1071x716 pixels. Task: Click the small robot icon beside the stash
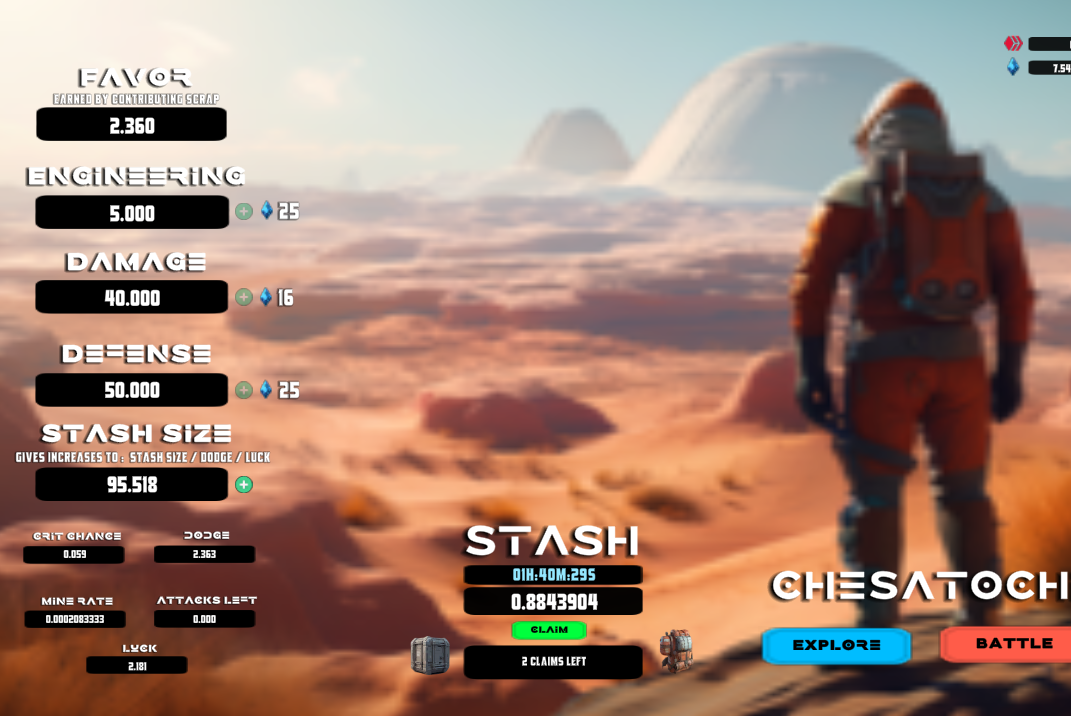[676, 651]
